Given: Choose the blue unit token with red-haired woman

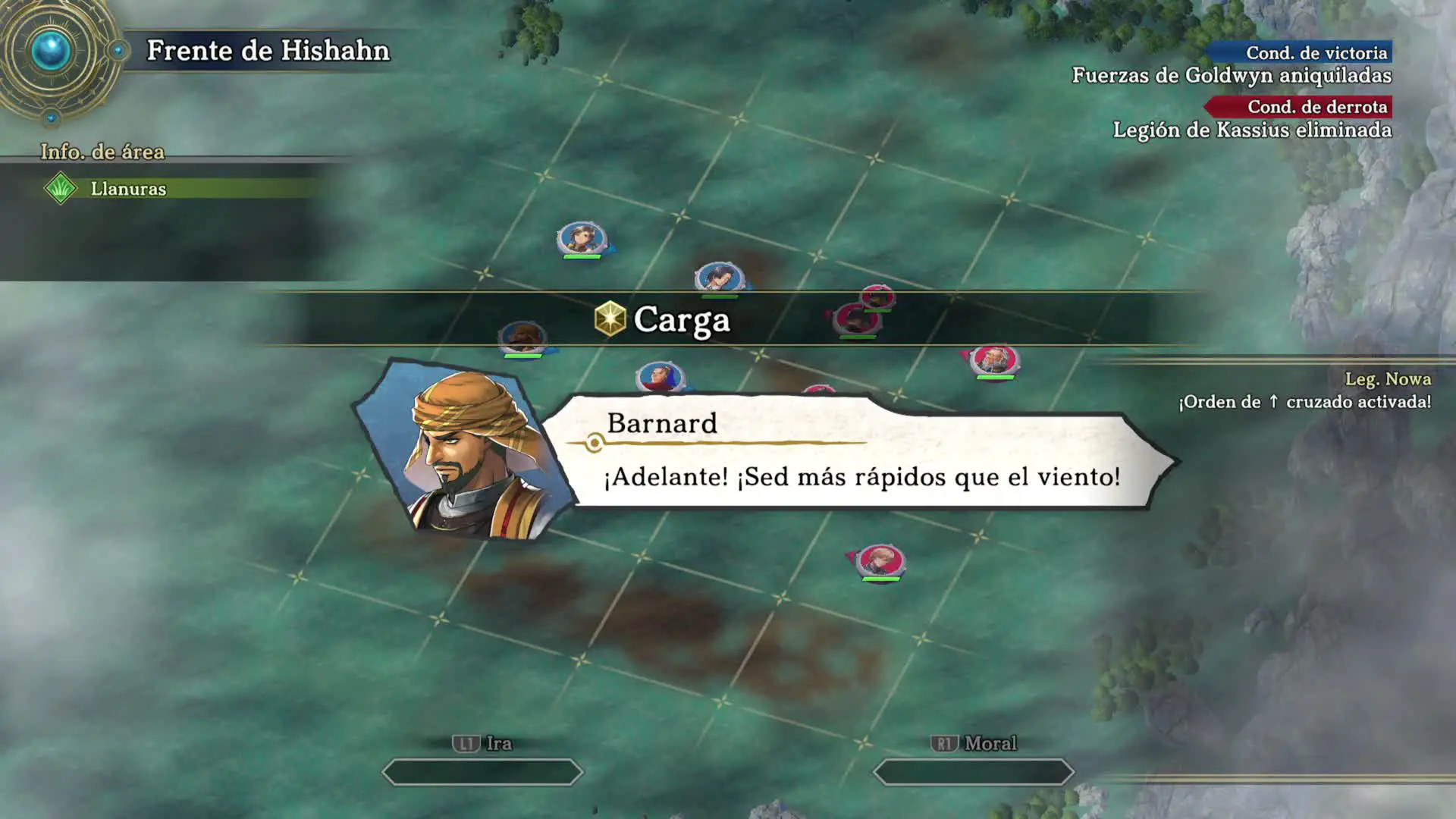Looking at the screenshot, I should coord(660,376).
